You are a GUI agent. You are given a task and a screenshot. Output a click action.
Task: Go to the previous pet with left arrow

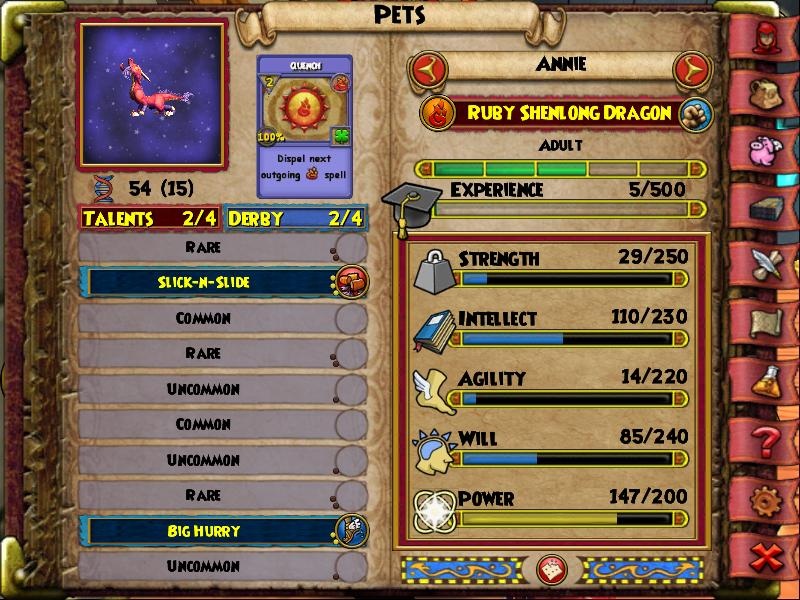click(x=428, y=70)
